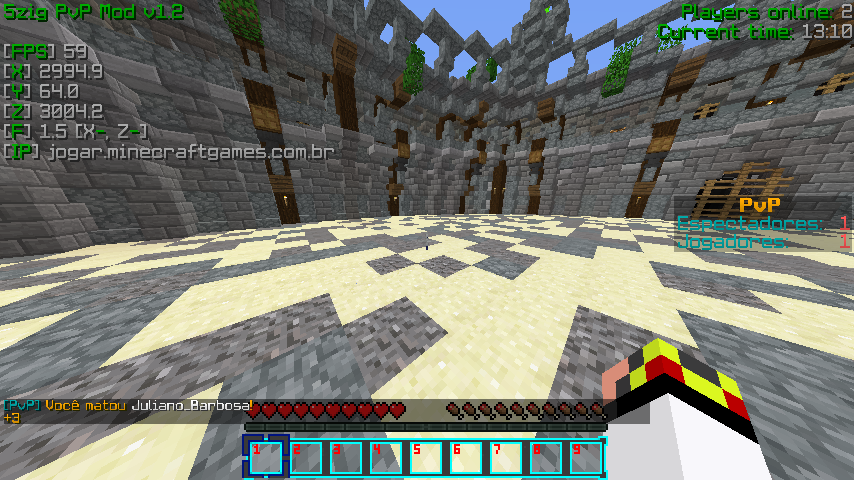Choose hotbar slot number 2
This screenshot has width=854, height=480.
306,457
